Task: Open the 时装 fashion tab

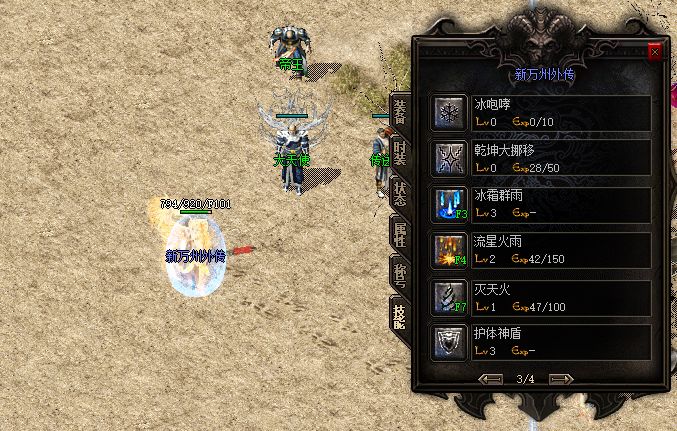Action: [x=400, y=155]
